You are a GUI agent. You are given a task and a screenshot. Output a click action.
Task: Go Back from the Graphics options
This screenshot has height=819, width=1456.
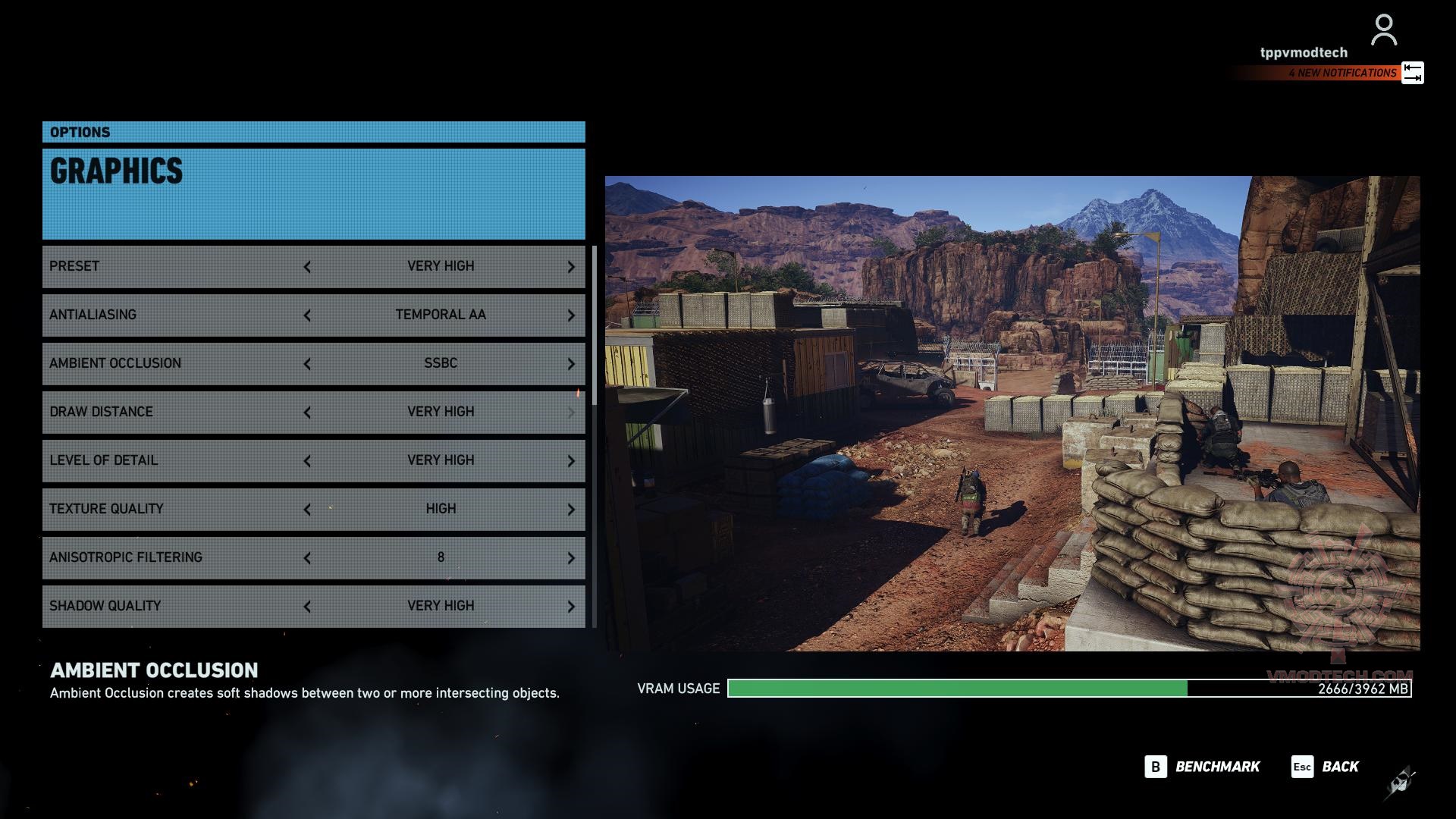[x=1325, y=767]
